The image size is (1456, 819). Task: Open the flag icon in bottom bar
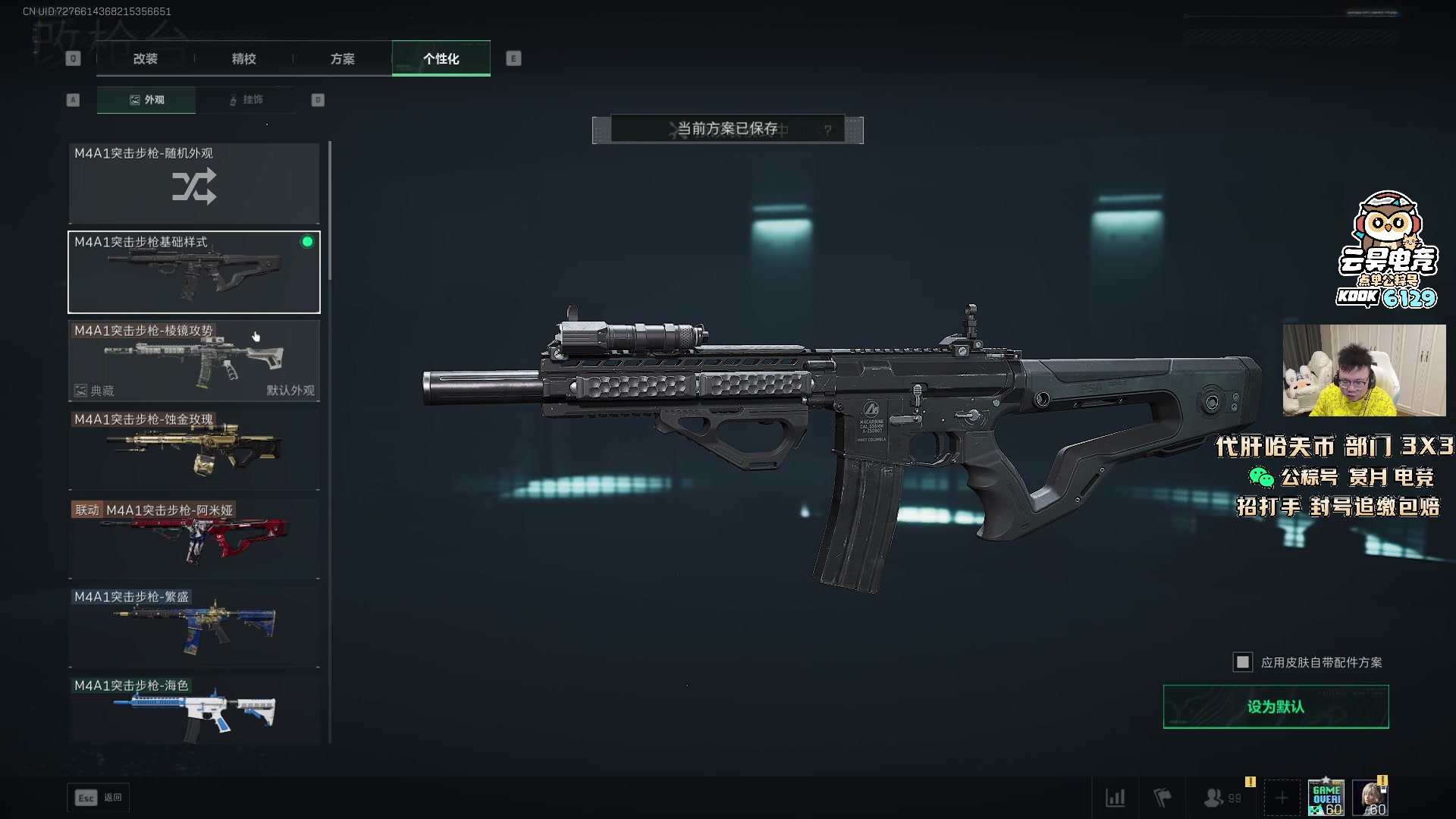click(1163, 798)
